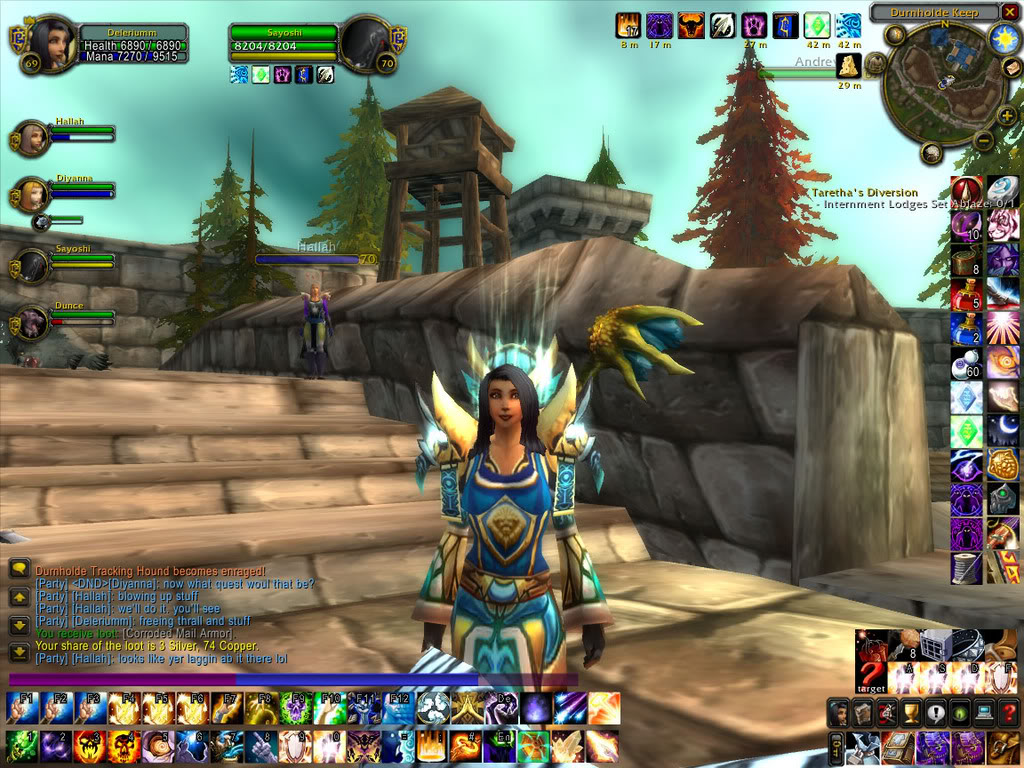1024x768 pixels.
Task: Open the main menu computer icon
Action: tap(984, 713)
